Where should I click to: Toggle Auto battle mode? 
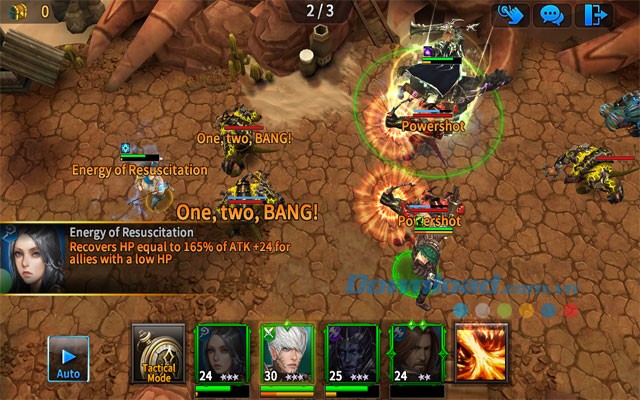pyautogui.click(x=69, y=358)
